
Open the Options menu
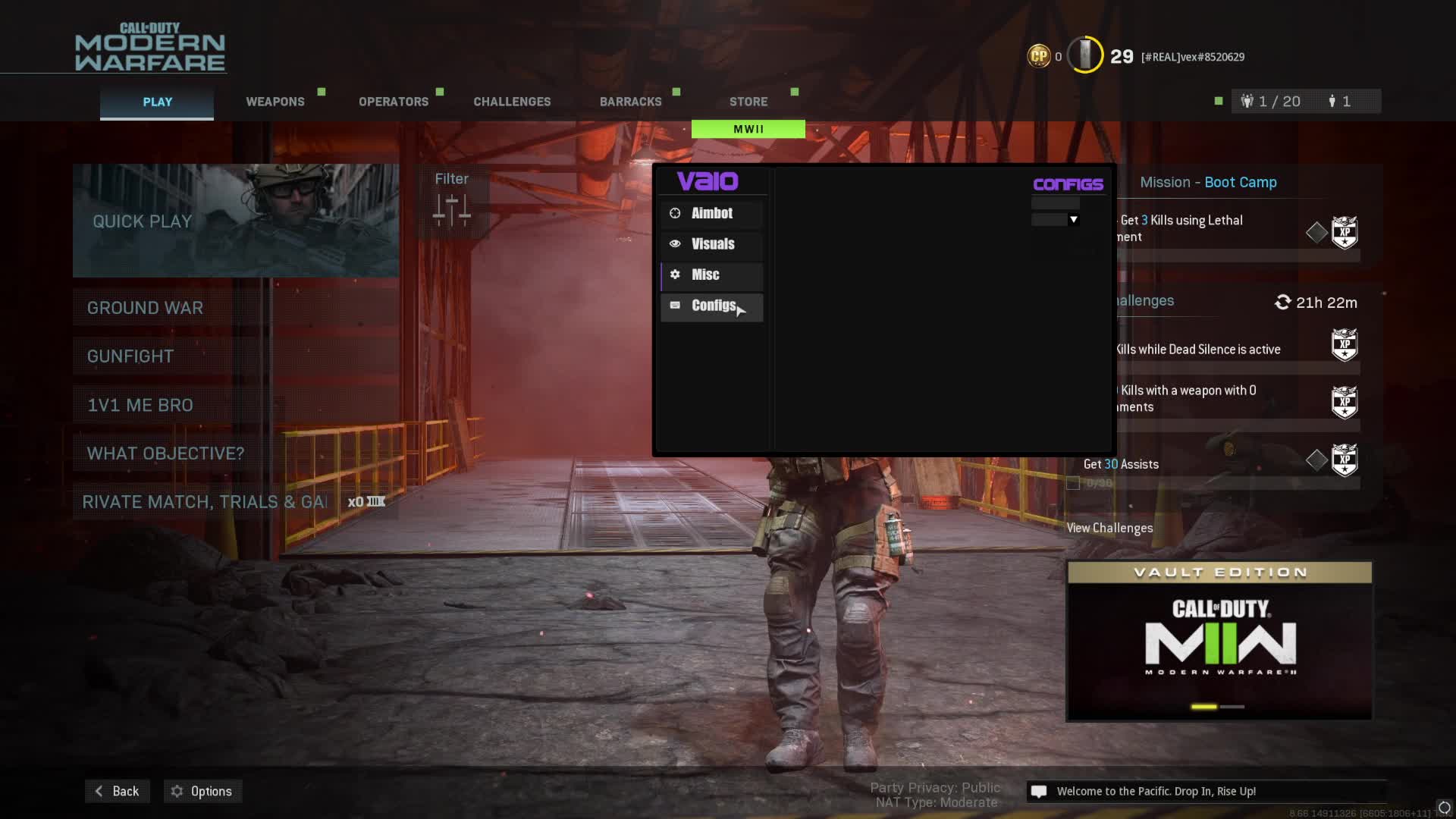pyautogui.click(x=202, y=791)
